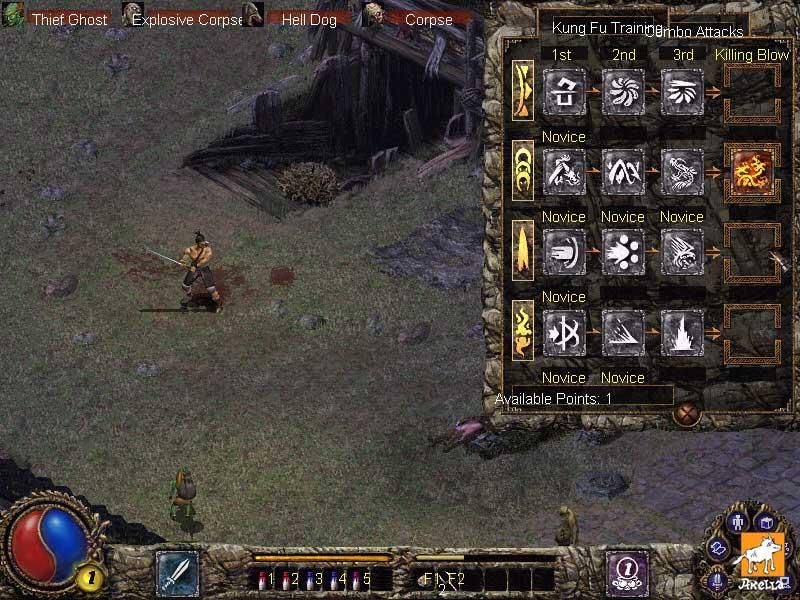Choose the swirl skill in the 2nd column
Viewport: 800px width, 600px height.
point(623,91)
